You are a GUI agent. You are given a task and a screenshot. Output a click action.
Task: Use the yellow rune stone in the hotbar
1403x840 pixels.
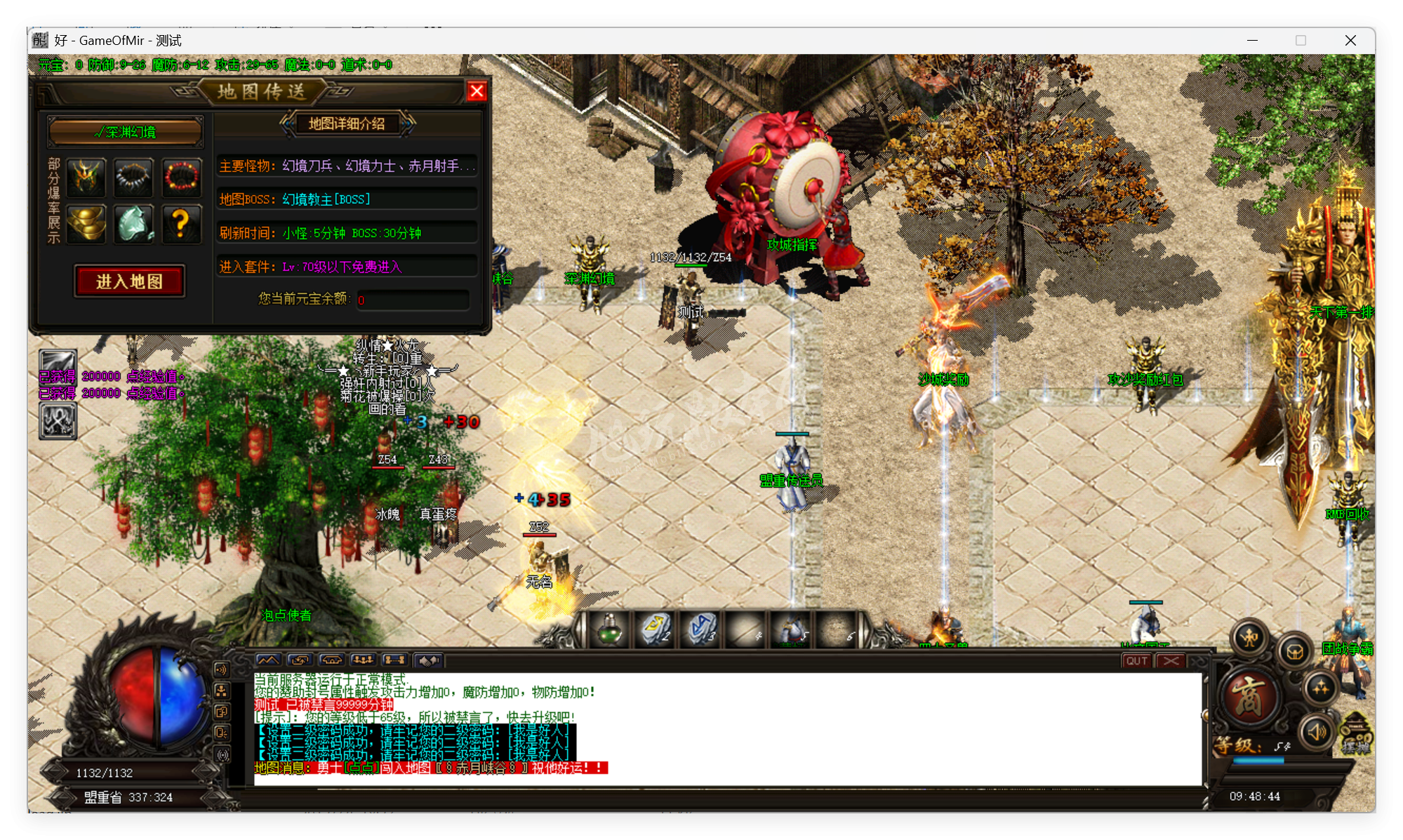coord(656,629)
